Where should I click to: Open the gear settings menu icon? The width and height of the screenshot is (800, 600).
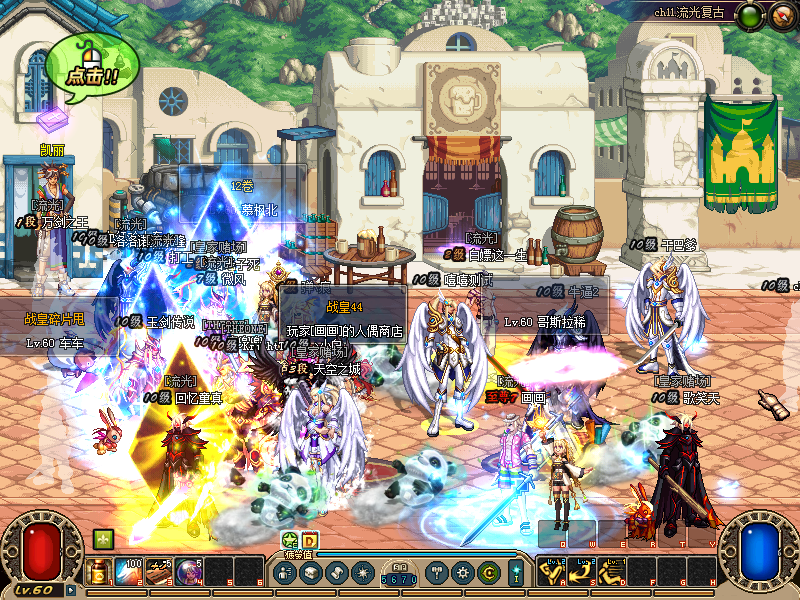coord(463,573)
